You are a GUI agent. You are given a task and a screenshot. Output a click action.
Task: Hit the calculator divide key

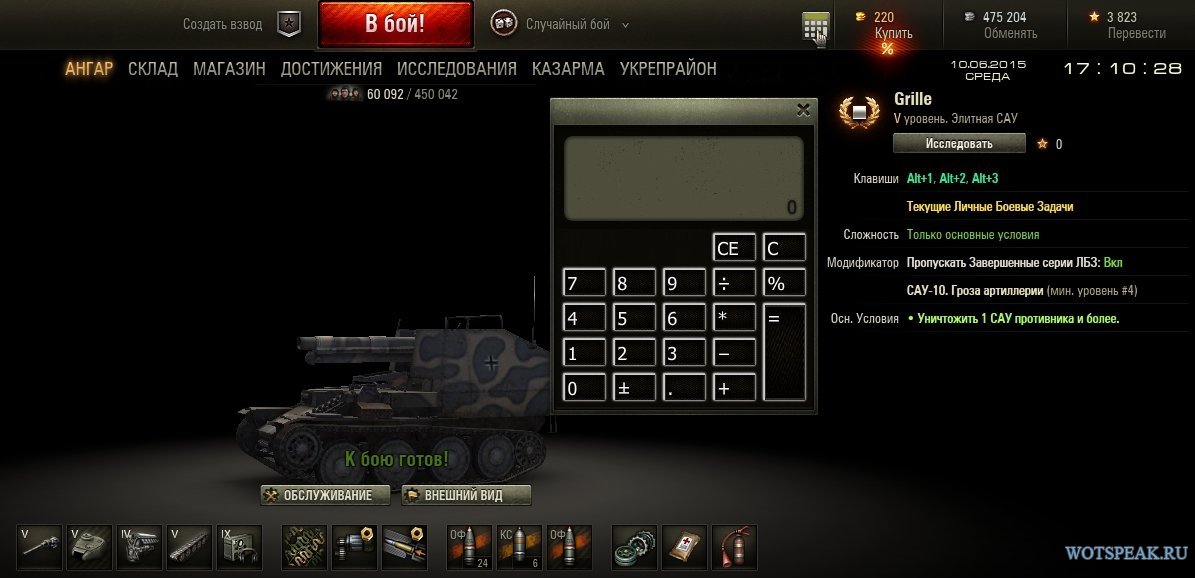[734, 283]
